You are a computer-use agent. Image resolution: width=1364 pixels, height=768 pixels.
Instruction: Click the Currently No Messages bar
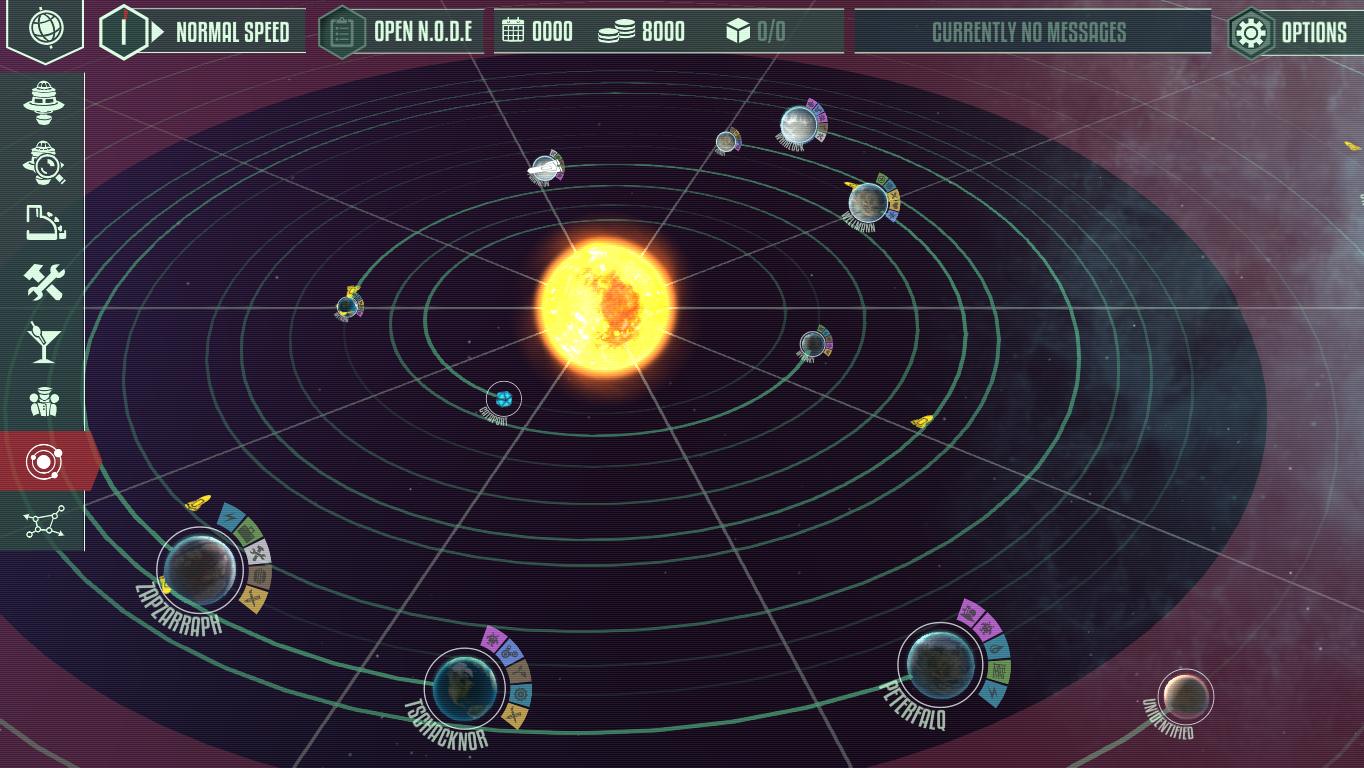click(1032, 32)
